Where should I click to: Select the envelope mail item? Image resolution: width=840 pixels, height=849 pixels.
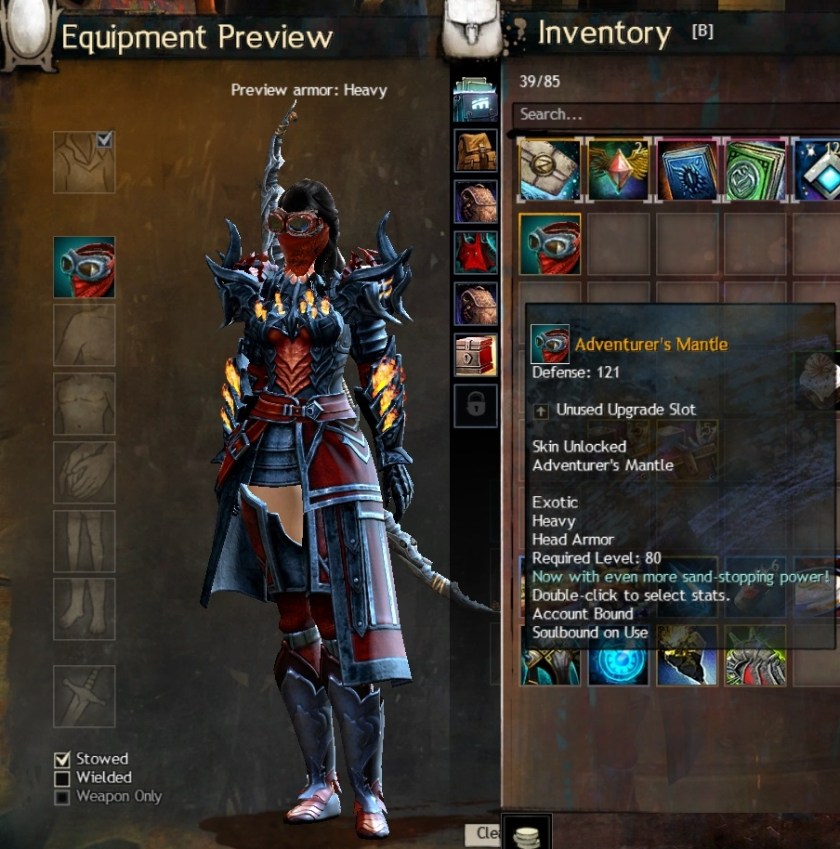point(549,169)
